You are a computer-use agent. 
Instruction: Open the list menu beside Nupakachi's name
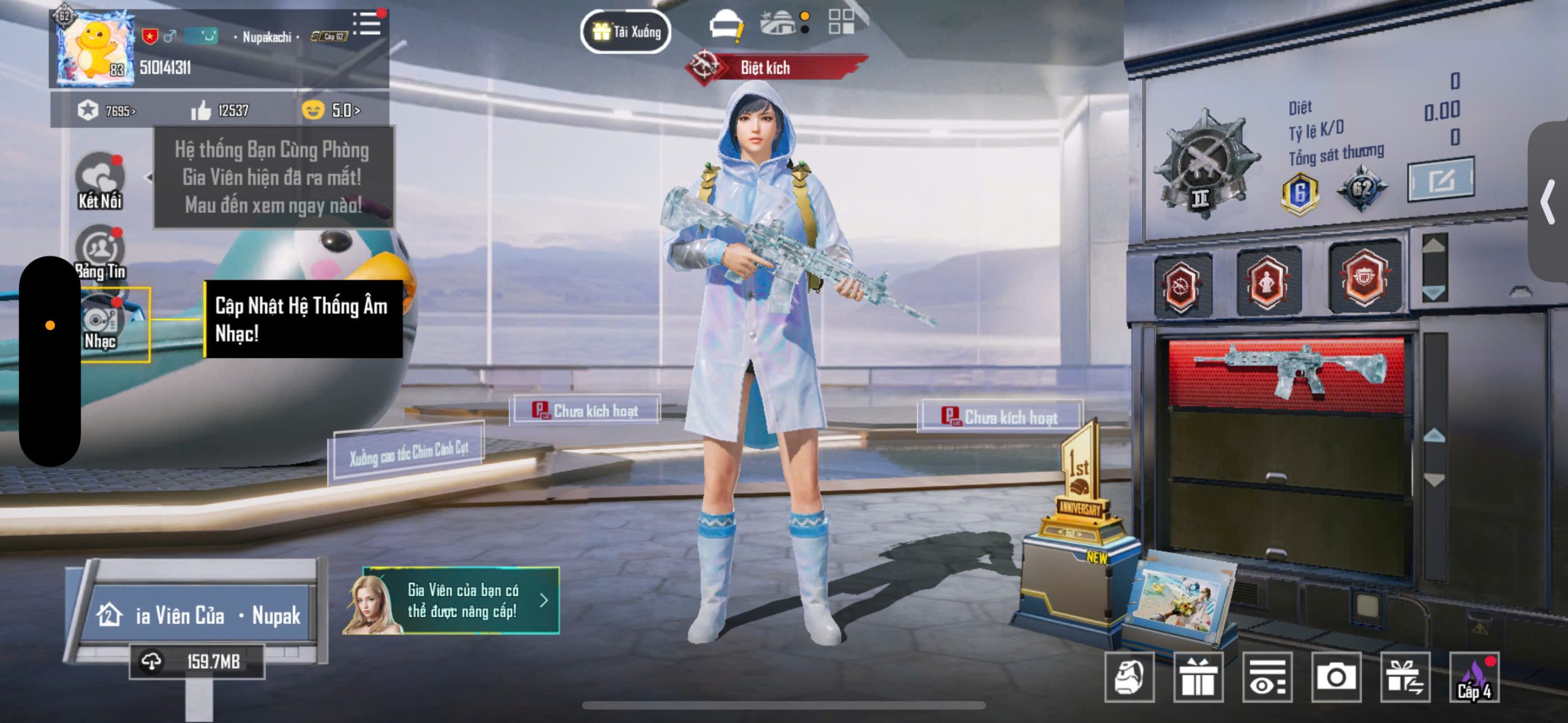(367, 24)
